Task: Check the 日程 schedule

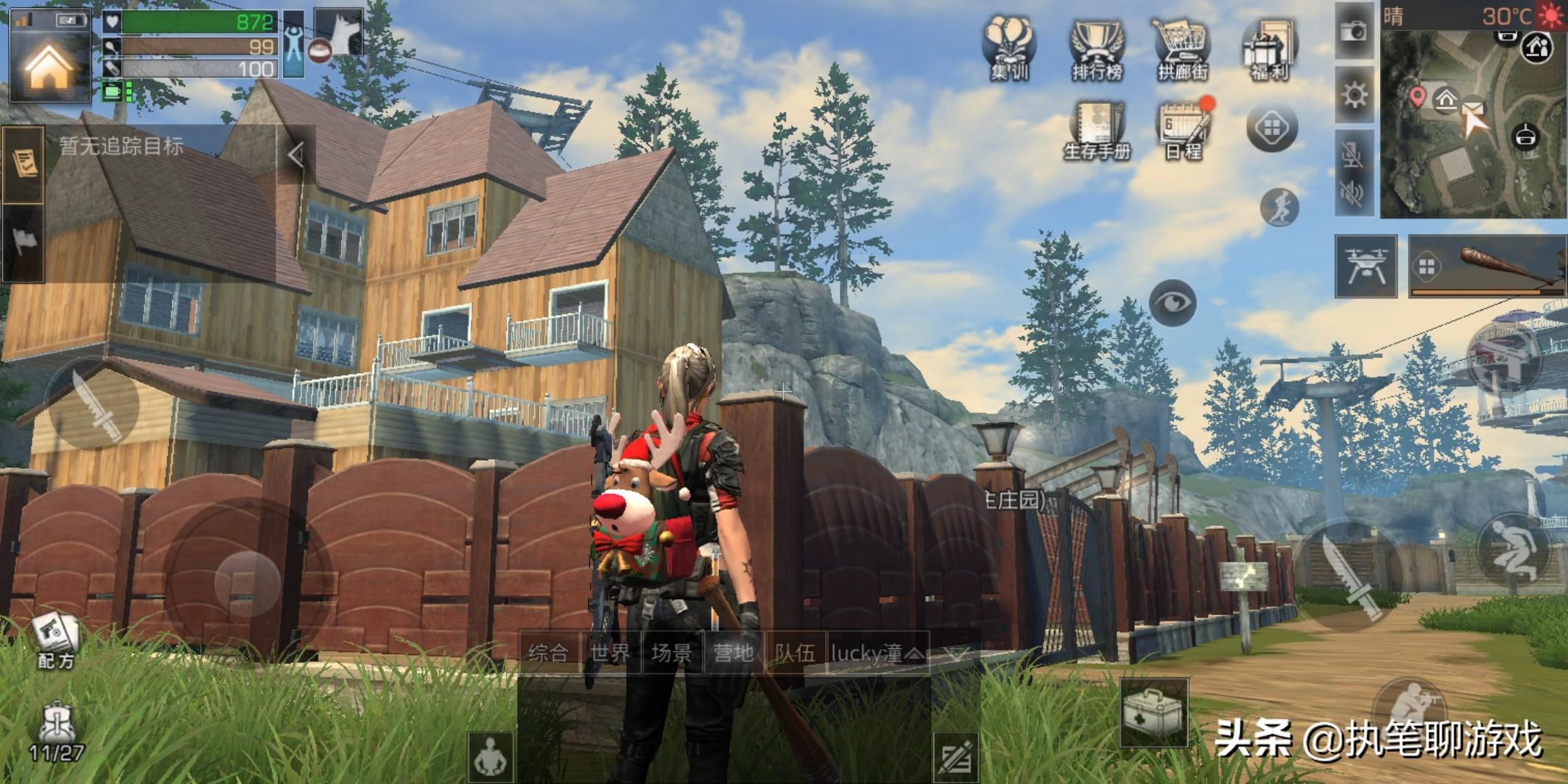Action: click(1183, 129)
